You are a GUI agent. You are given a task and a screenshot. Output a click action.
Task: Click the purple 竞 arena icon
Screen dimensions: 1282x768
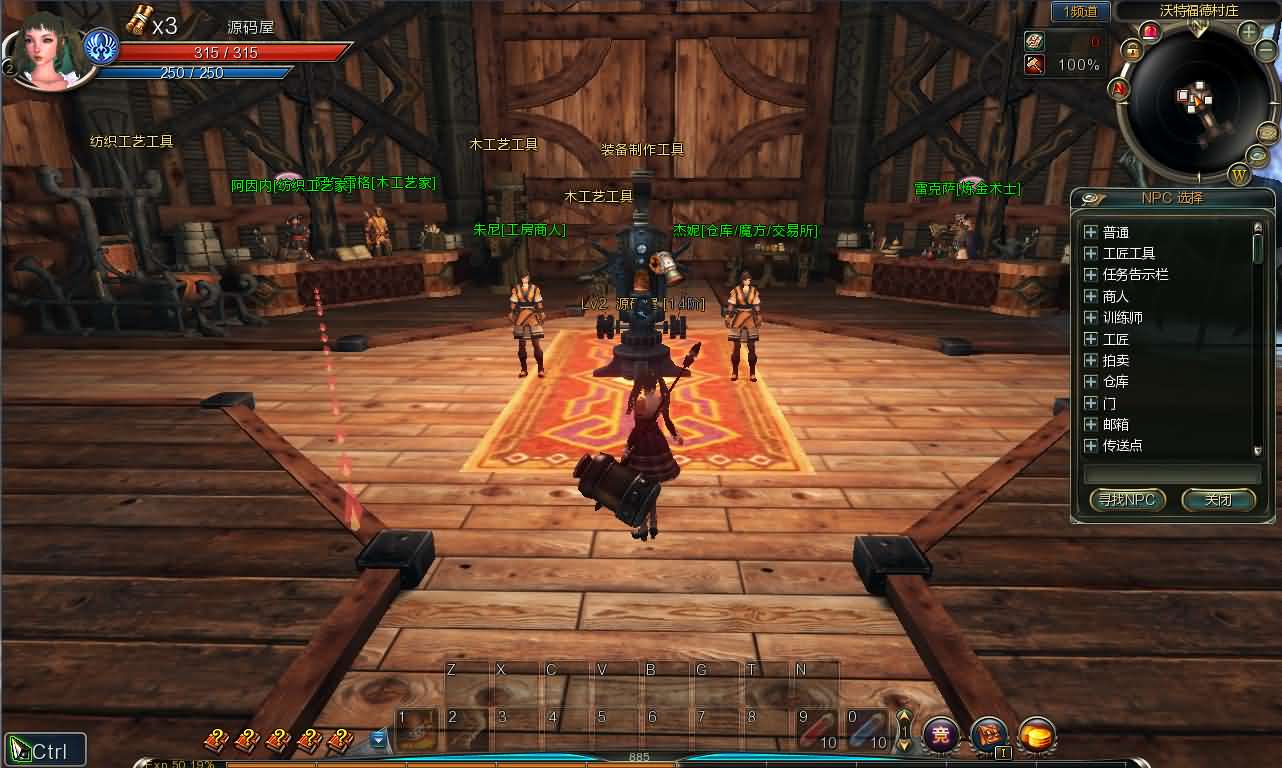(x=940, y=734)
